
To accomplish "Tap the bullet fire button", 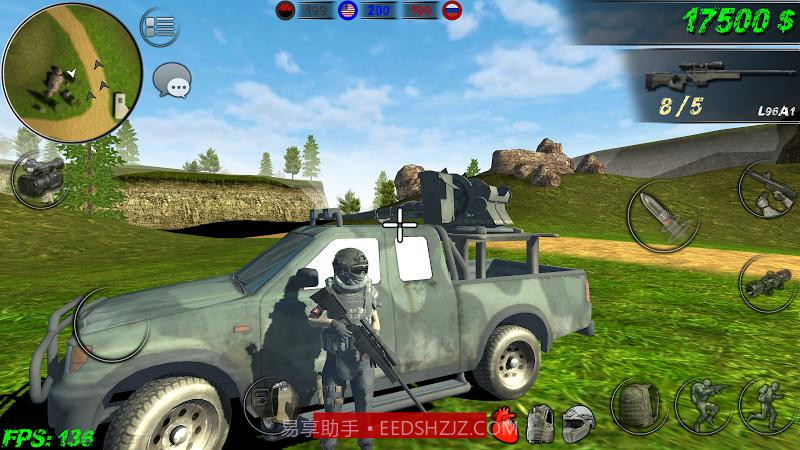I will pos(664,216).
